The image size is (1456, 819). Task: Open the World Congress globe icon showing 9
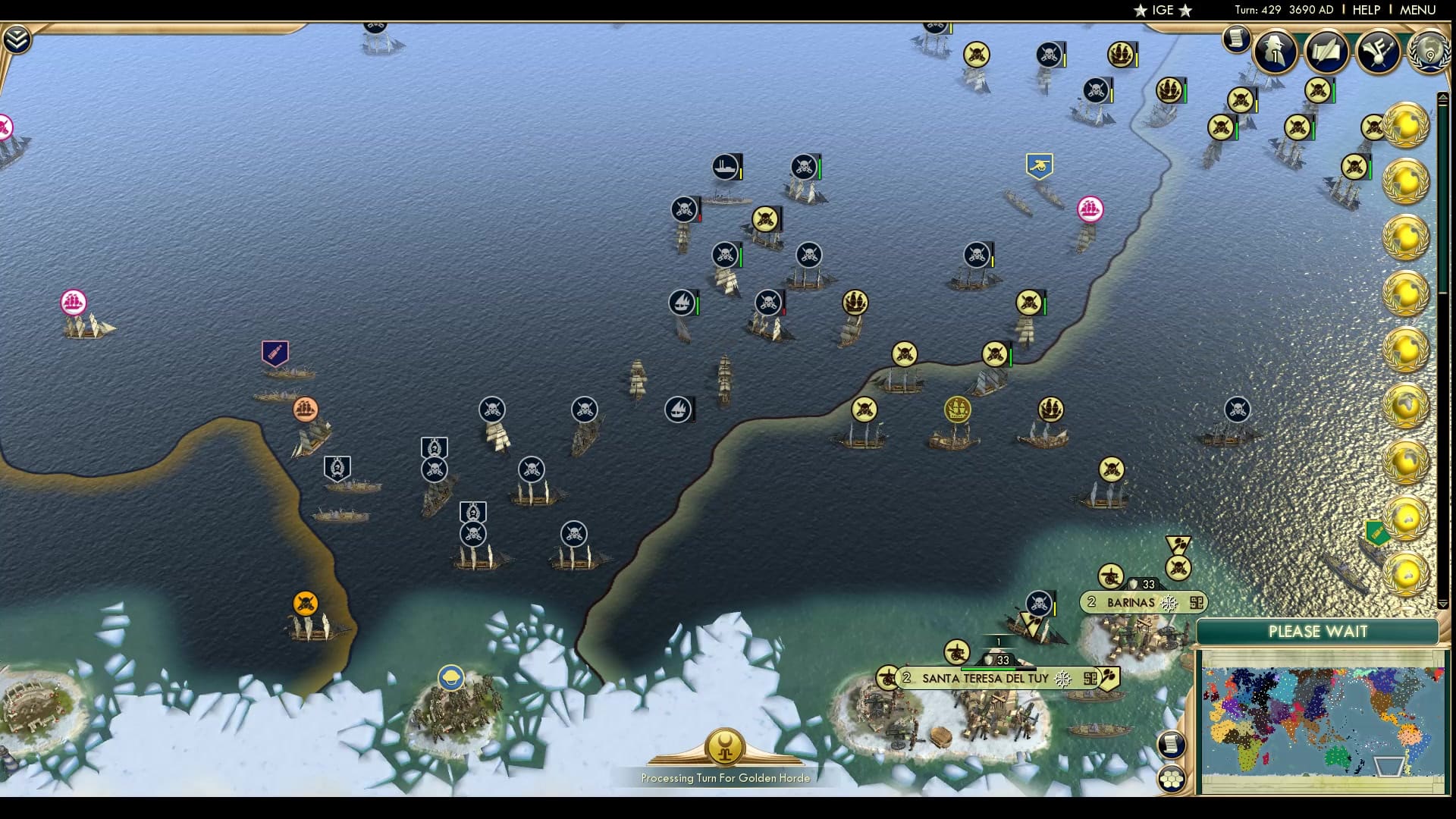[1429, 53]
